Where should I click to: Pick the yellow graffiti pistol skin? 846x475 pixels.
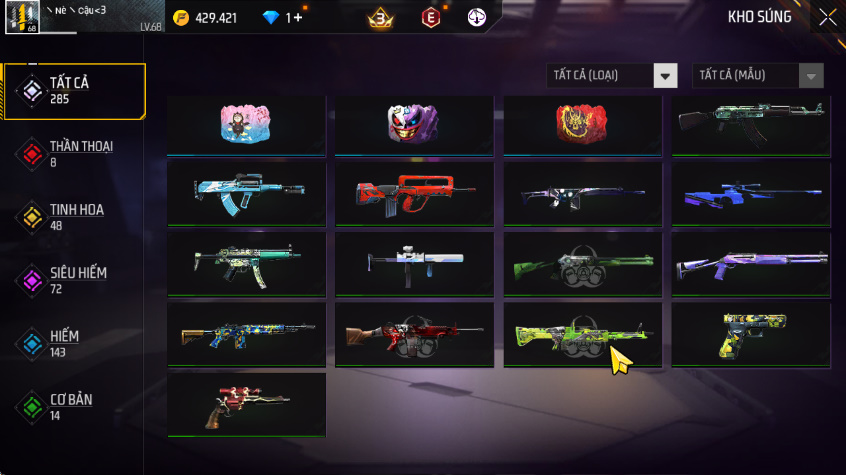tap(750, 334)
